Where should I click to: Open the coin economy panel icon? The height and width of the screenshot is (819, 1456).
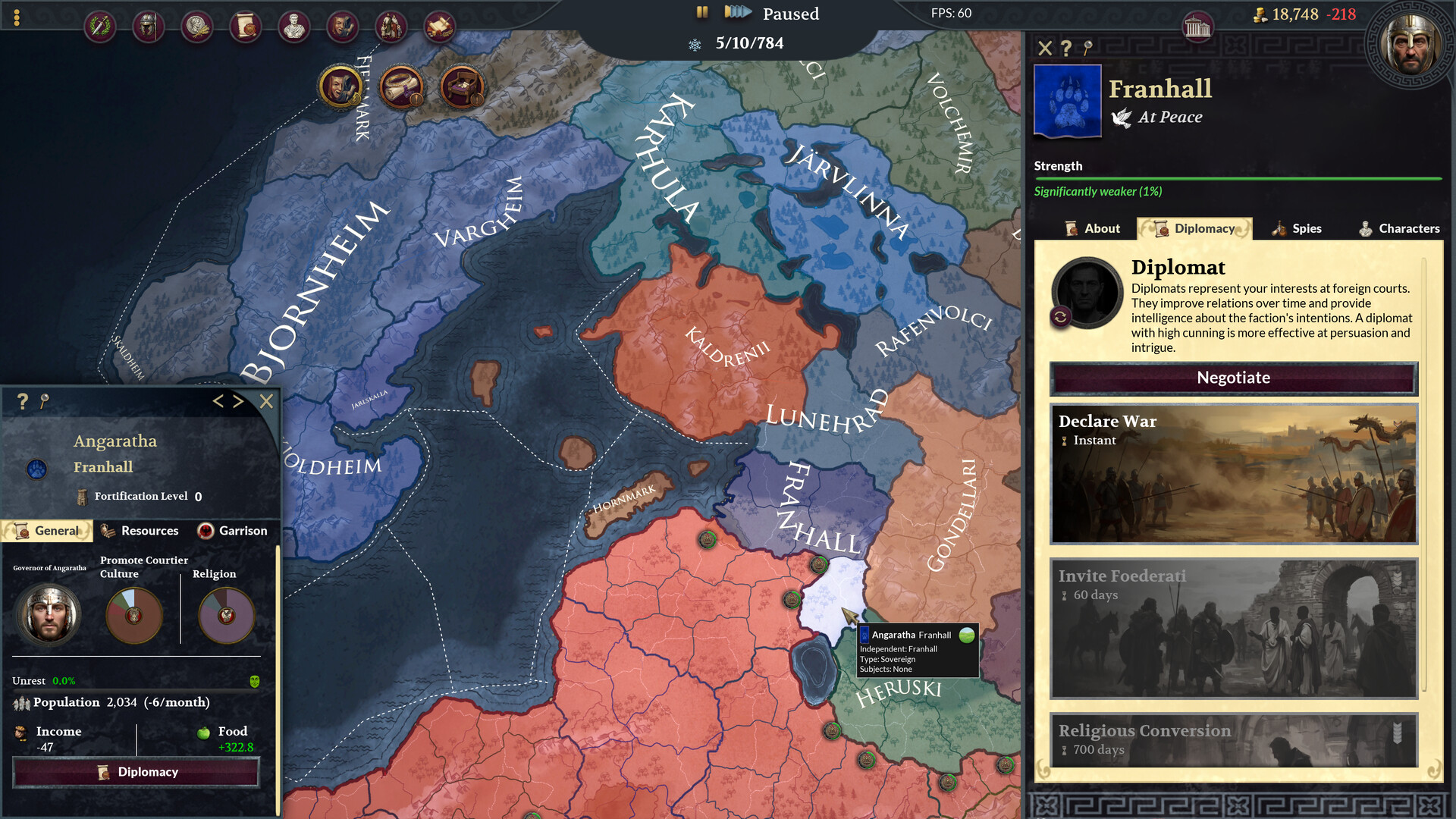(196, 25)
